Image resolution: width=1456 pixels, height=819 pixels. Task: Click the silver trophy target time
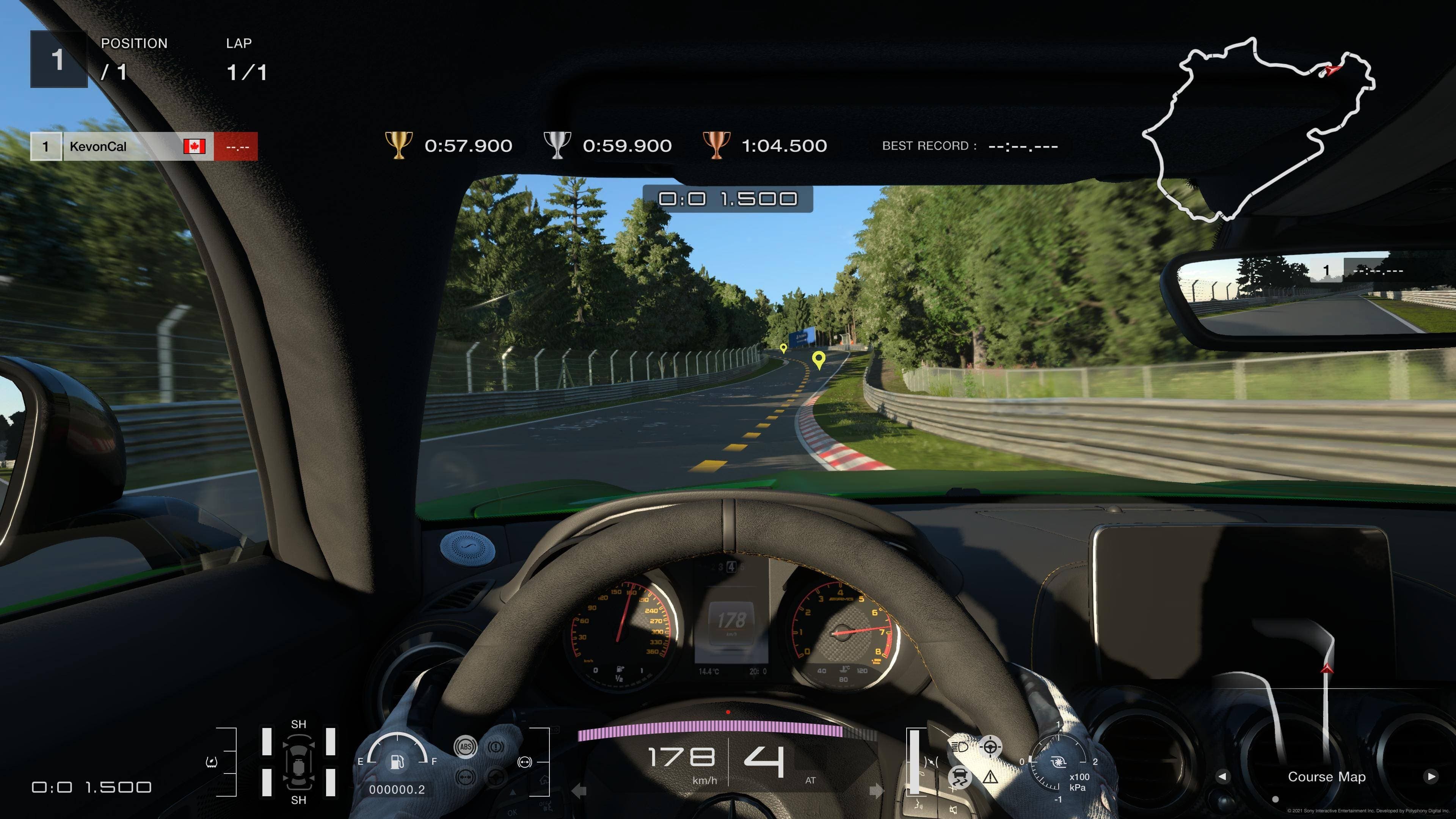(627, 146)
